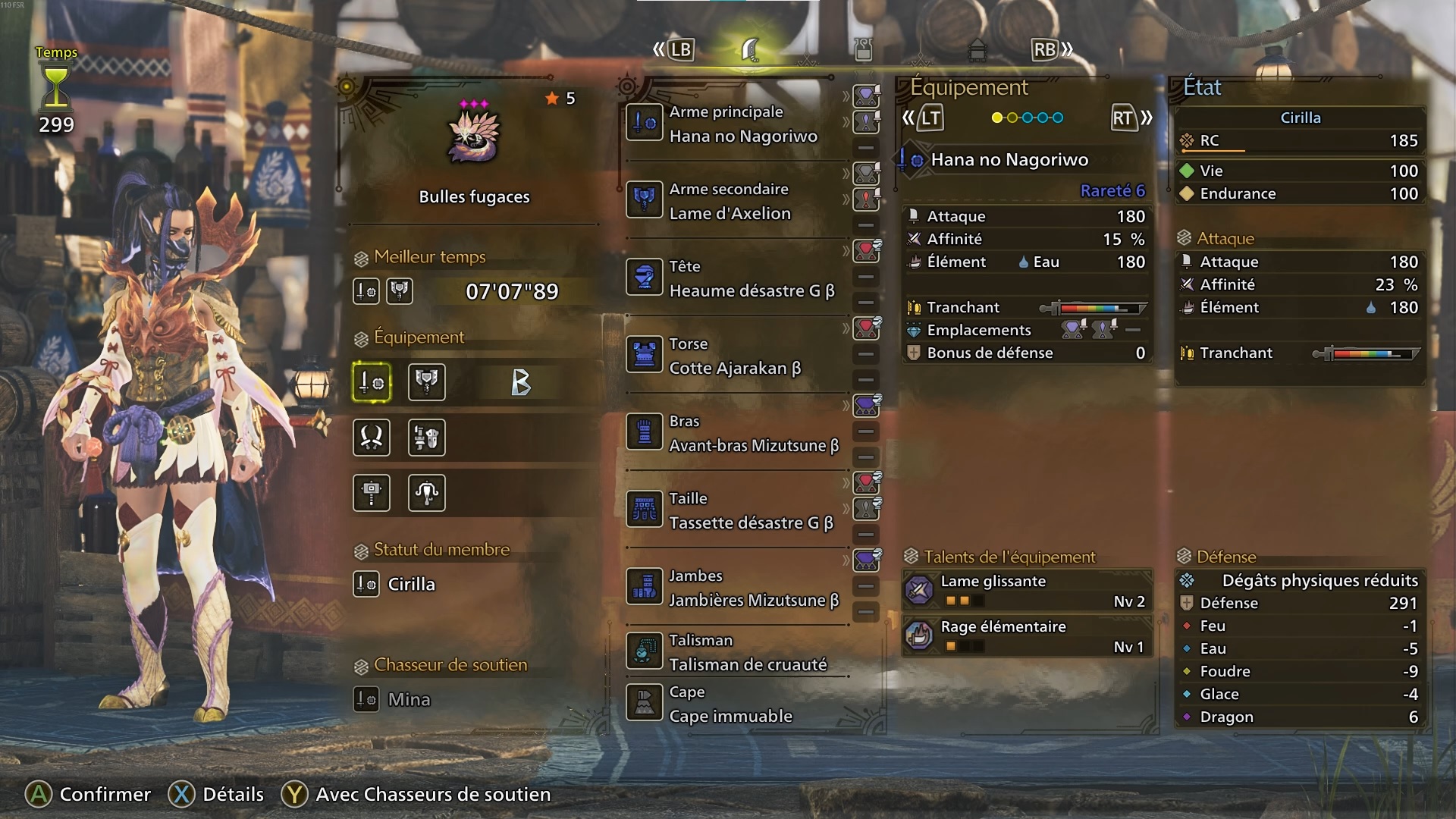Select the Tassette désastre G β waist slot
The image size is (1456, 819).
[734, 510]
